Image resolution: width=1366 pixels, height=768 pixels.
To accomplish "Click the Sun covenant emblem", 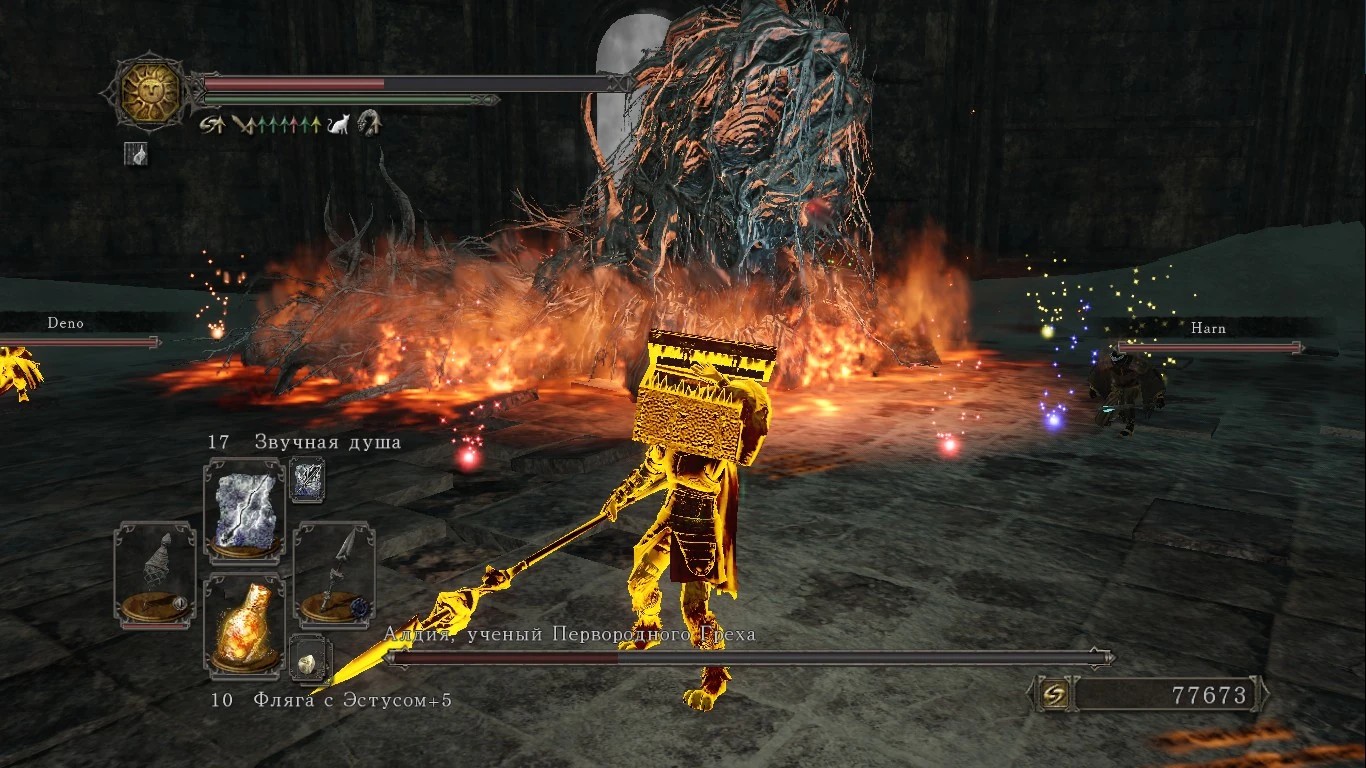I will click(150, 92).
